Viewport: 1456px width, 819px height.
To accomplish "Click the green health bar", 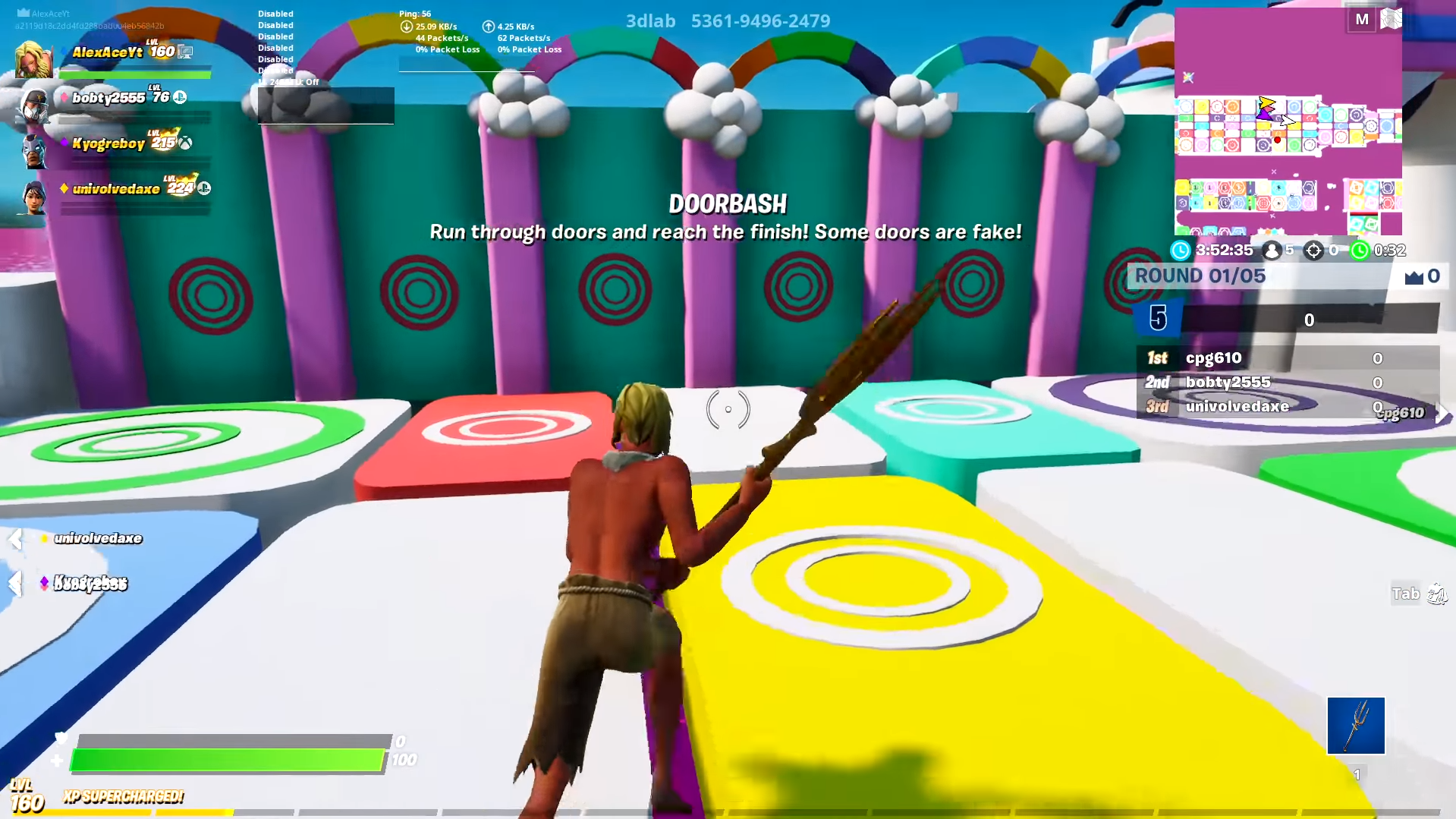I will (228, 758).
